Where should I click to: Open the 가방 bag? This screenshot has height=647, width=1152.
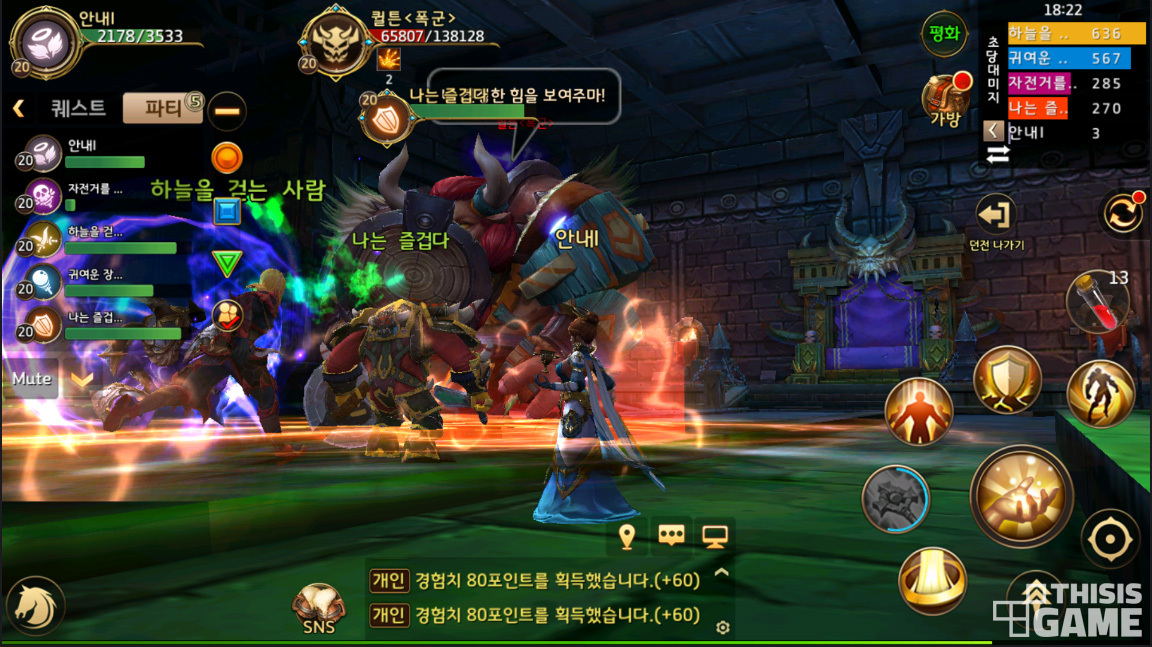point(945,100)
